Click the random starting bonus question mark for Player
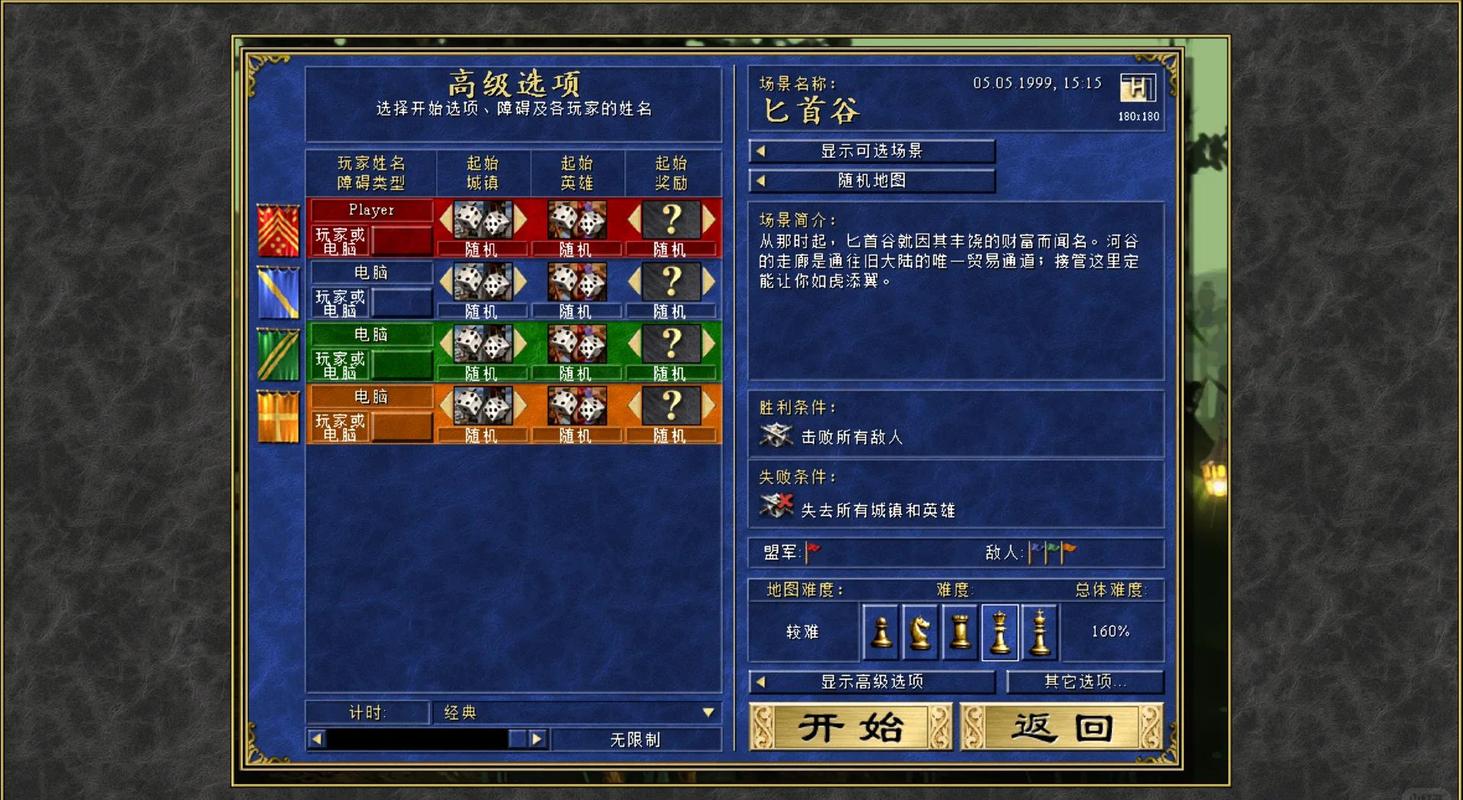 pyautogui.click(x=672, y=222)
